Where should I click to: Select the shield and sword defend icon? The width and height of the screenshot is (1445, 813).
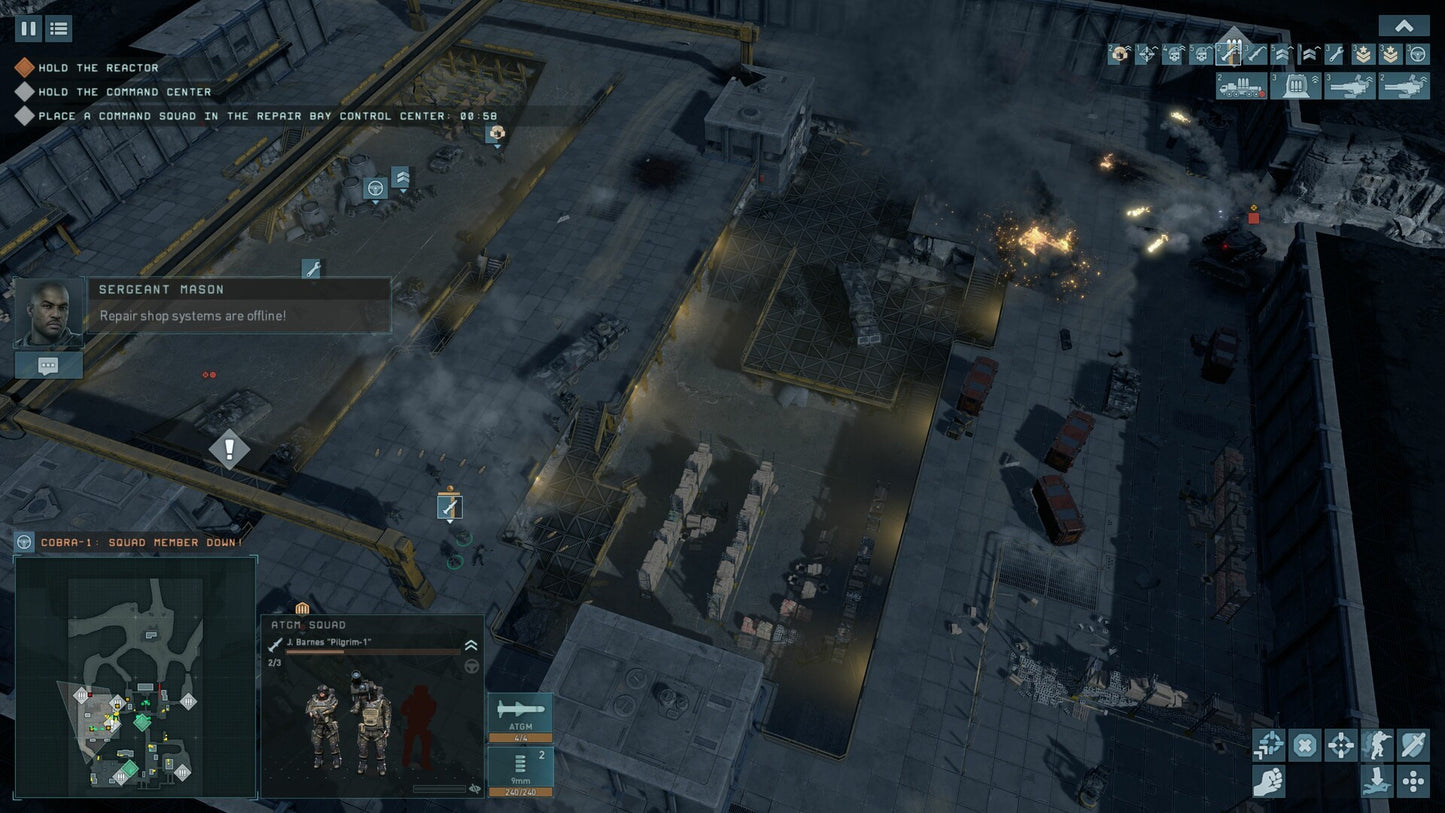pyautogui.click(x=1411, y=744)
